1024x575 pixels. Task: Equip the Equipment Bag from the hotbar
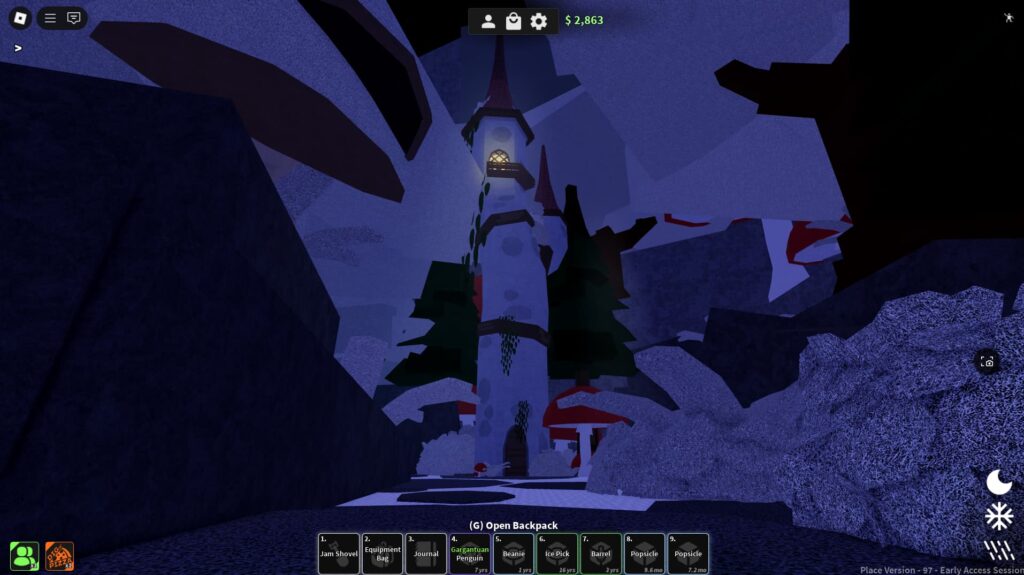click(382, 554)
